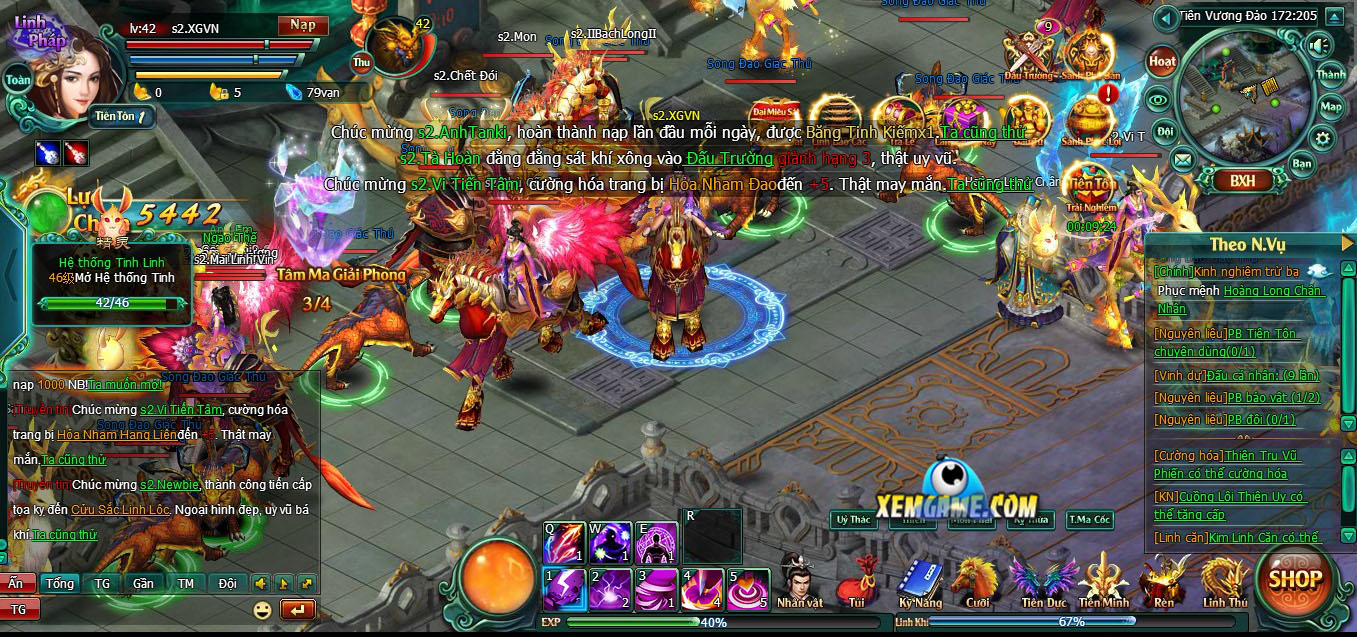Open the SHOP button
The image size is (1357, 637).
tap(1296, 577)
